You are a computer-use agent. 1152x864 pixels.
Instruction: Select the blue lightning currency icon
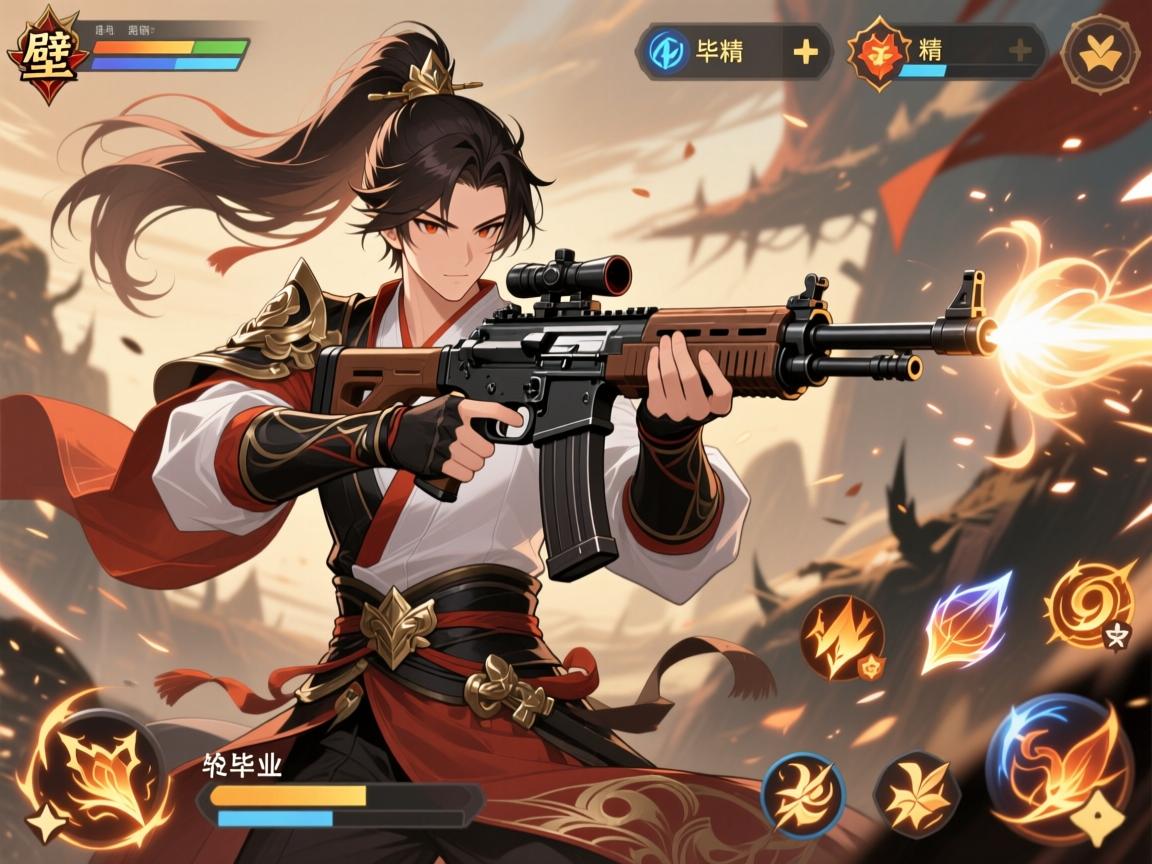click(665, 51)
